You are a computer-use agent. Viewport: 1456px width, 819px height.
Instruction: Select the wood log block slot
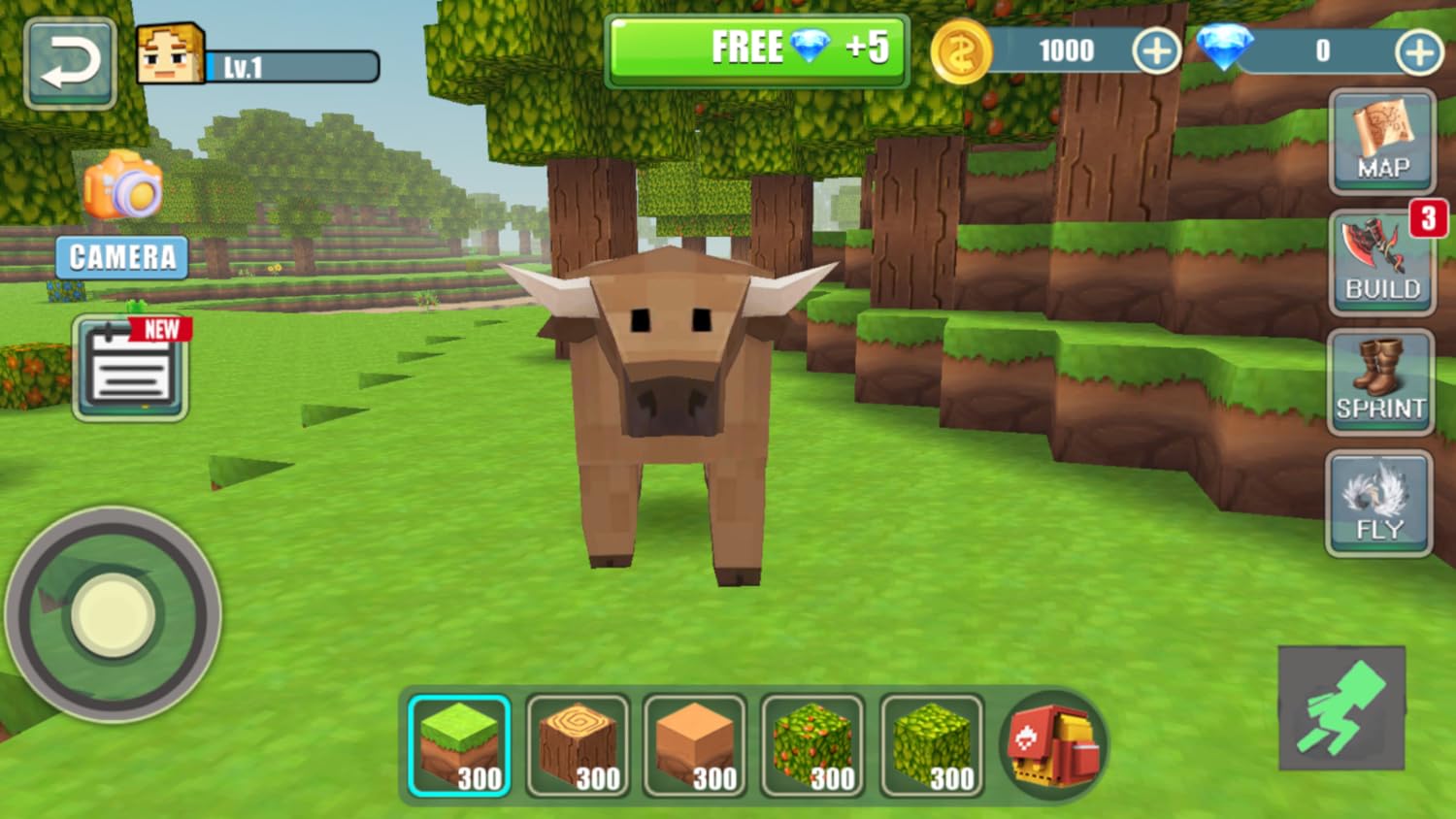tap(578, 746)
